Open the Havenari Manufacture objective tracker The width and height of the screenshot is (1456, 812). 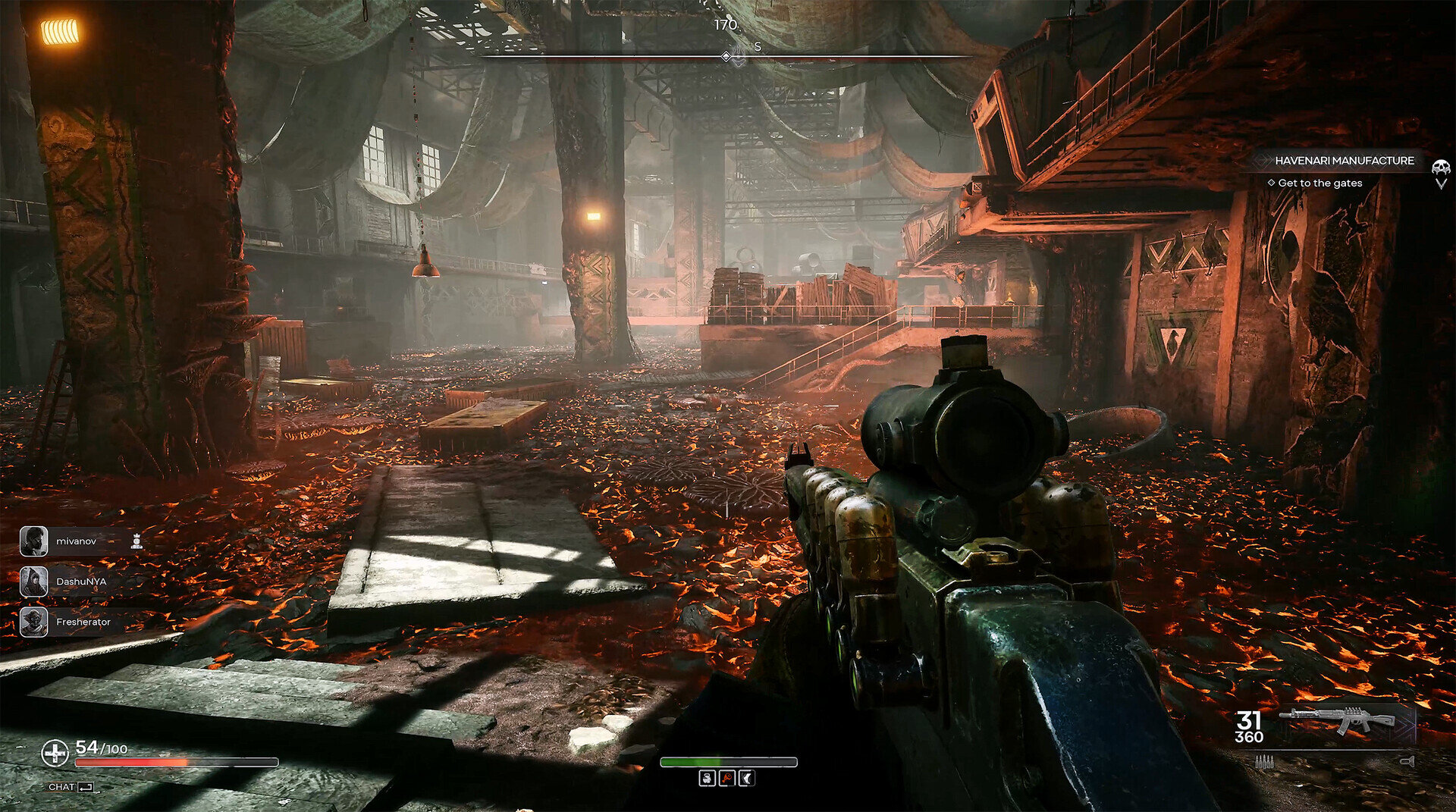1343,161
